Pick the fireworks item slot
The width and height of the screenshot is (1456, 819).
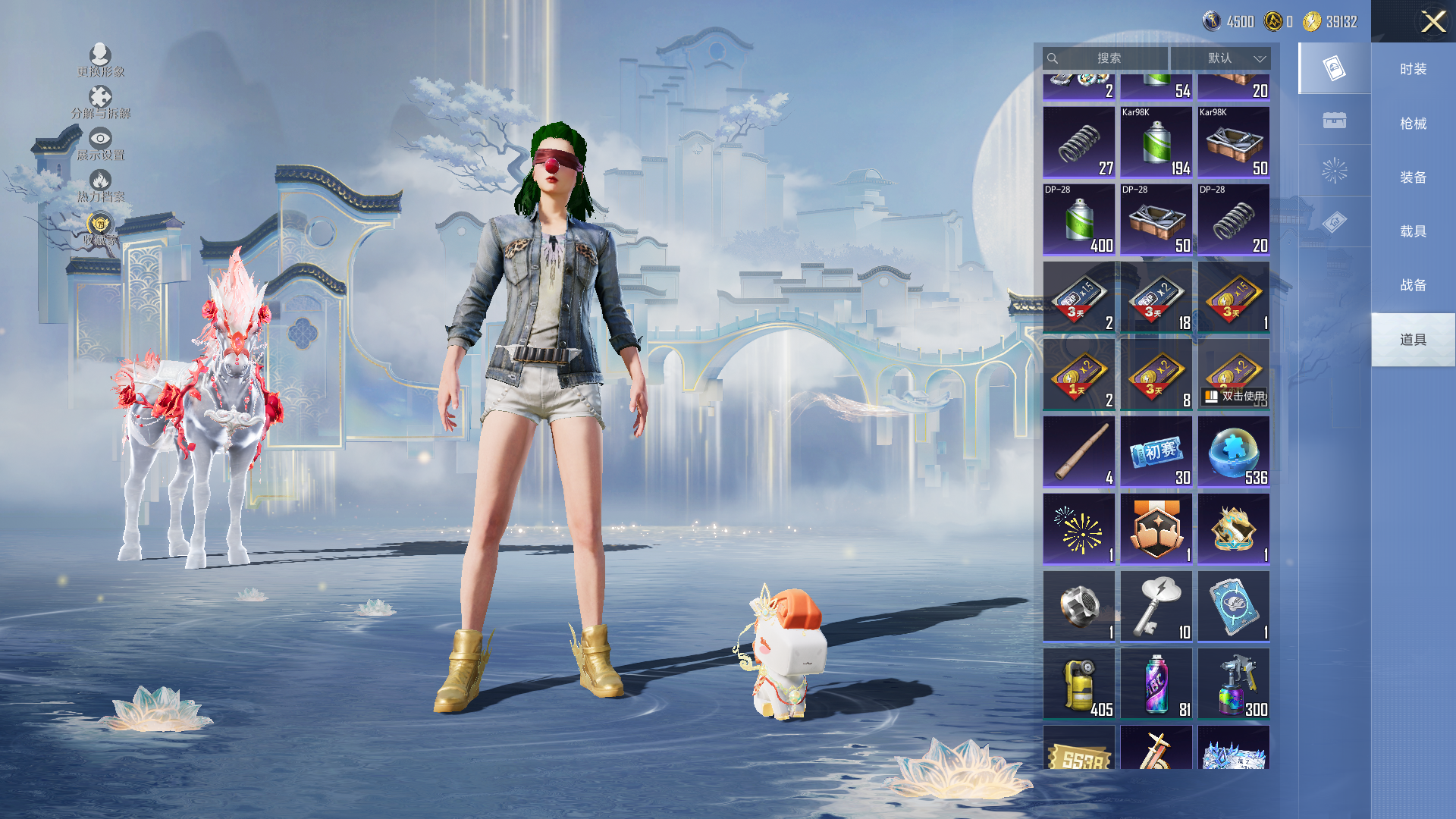coord(1078,529)
